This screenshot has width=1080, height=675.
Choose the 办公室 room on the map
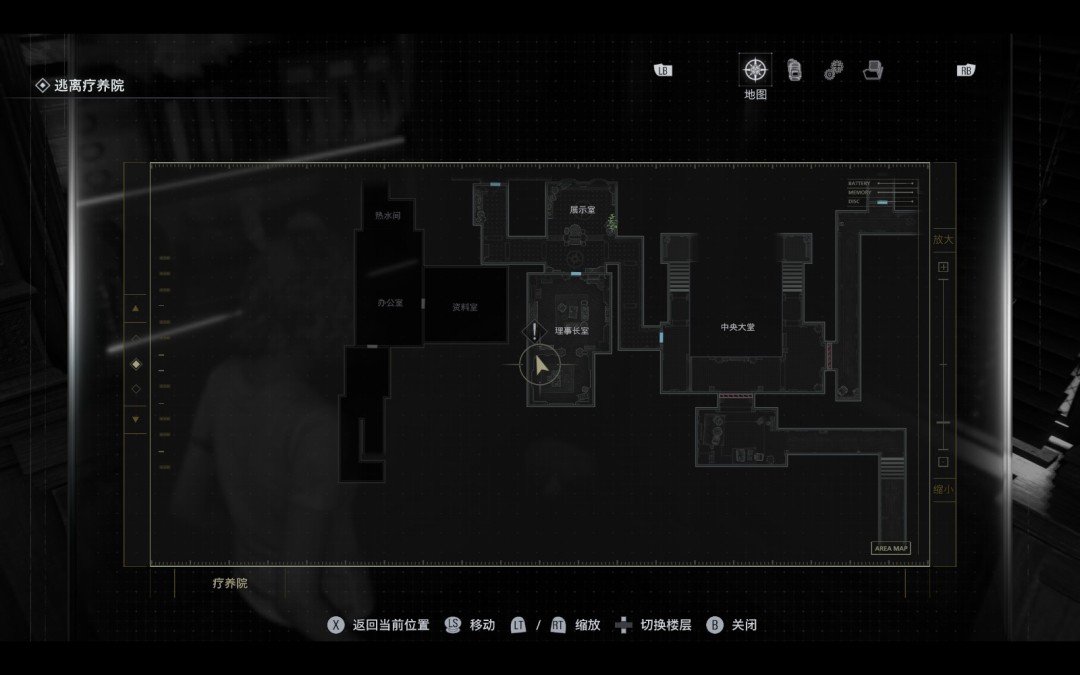click(x=389, y=303)
